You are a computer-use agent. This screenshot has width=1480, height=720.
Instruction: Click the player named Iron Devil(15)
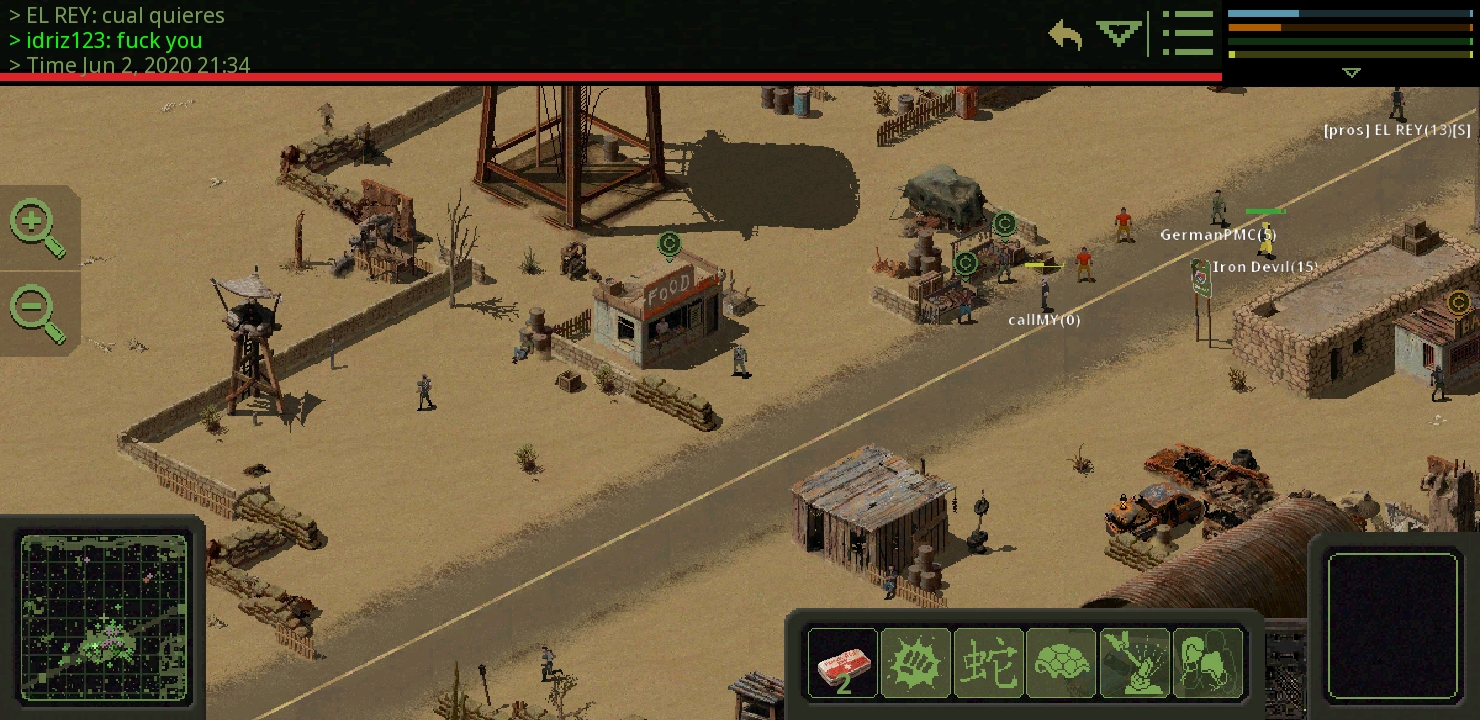click(x=1265, y=267)
